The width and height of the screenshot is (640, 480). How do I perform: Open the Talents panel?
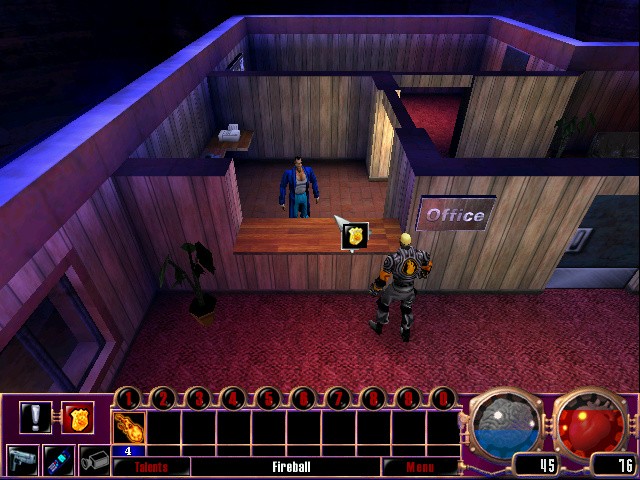tap(150, 466)
